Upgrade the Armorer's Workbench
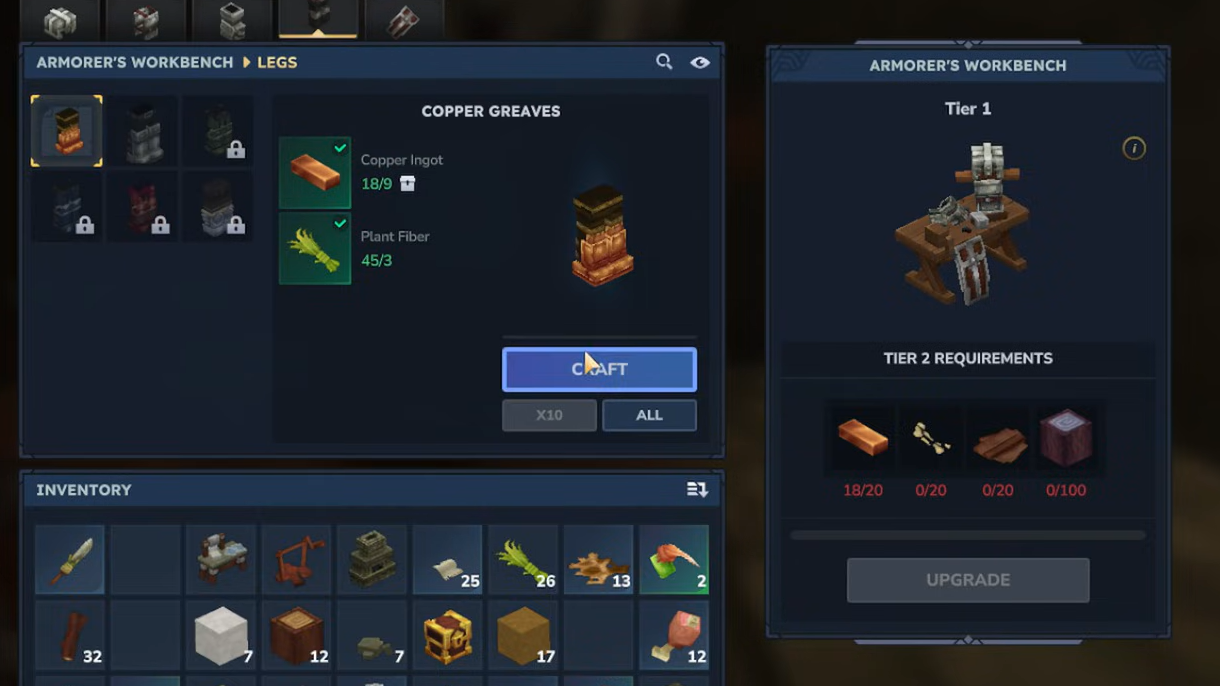 pos(968,580)
